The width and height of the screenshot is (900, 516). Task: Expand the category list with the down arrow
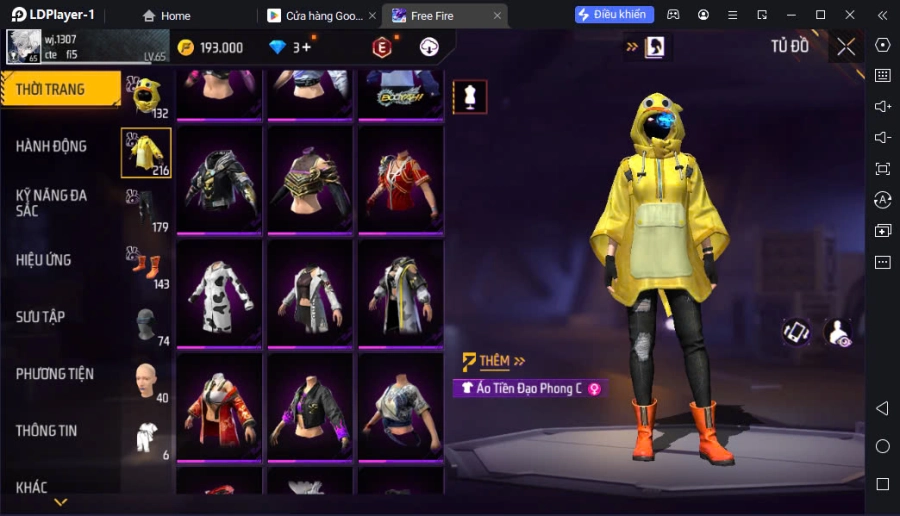tap(60, 502)
